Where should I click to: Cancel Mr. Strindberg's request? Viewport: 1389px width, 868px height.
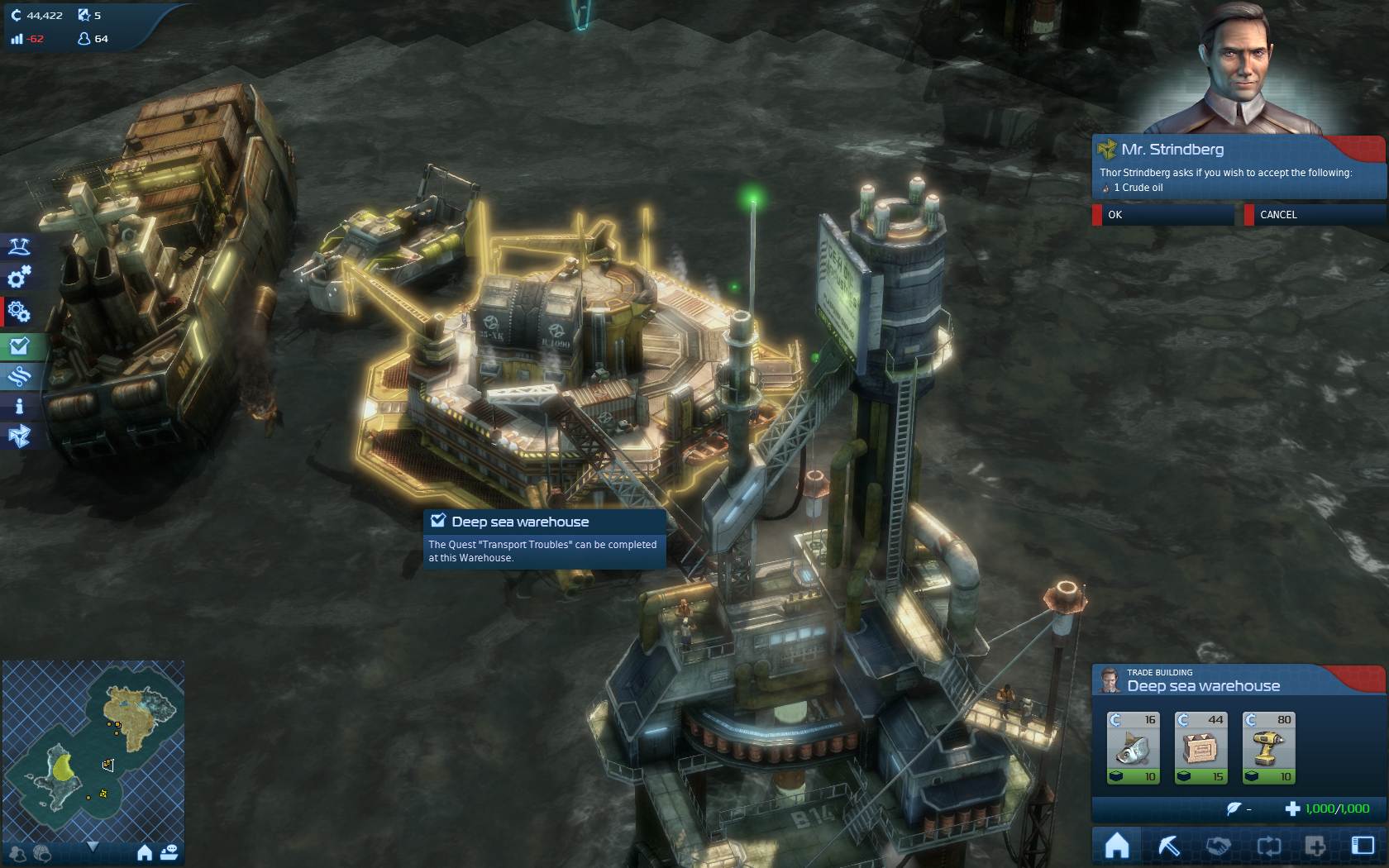[1313, 215]
